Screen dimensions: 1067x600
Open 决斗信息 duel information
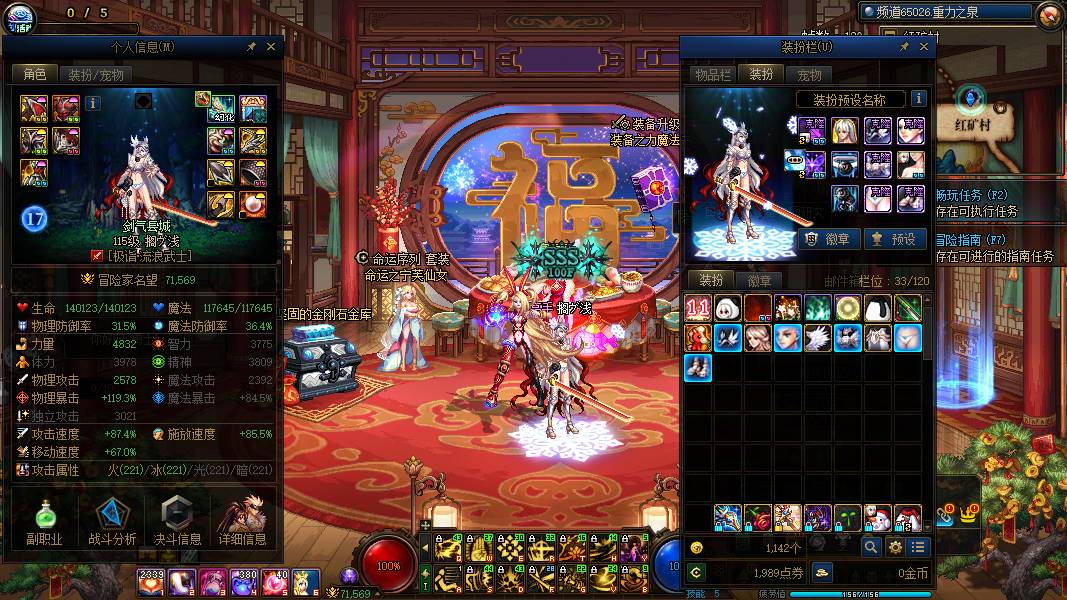(x=176, y=521)
